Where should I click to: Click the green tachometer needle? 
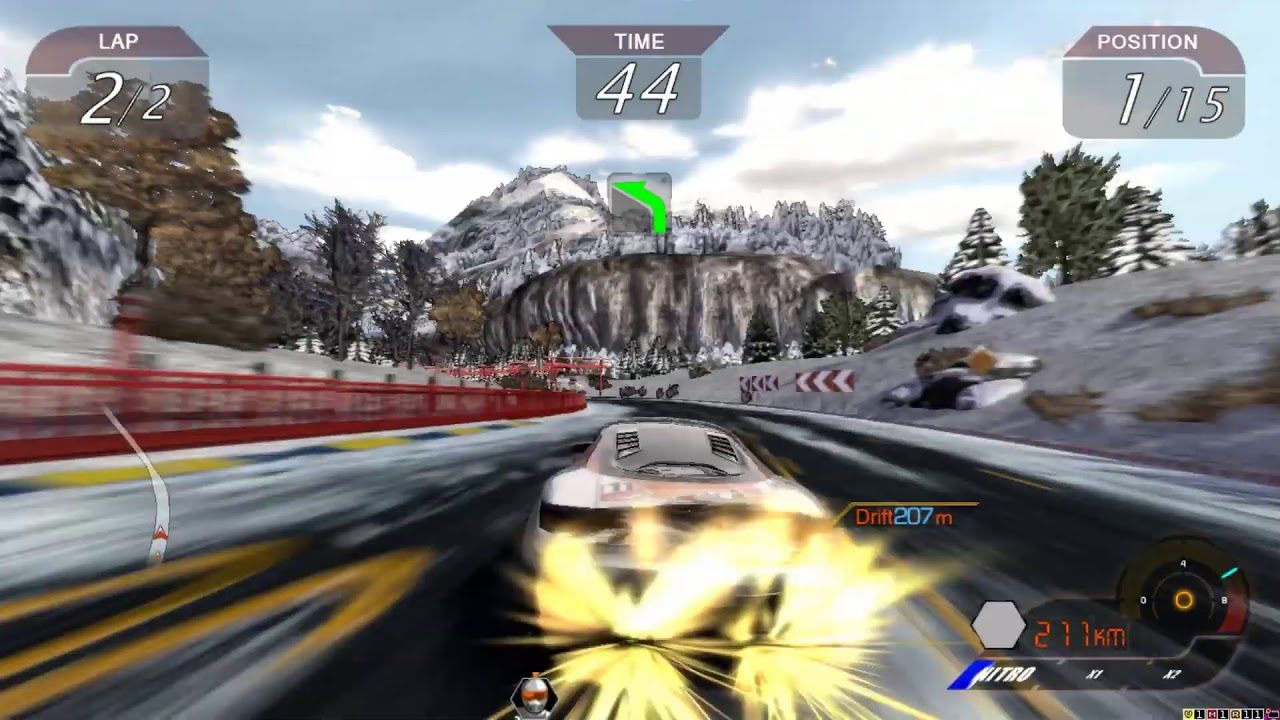(x=1229, y=571)
